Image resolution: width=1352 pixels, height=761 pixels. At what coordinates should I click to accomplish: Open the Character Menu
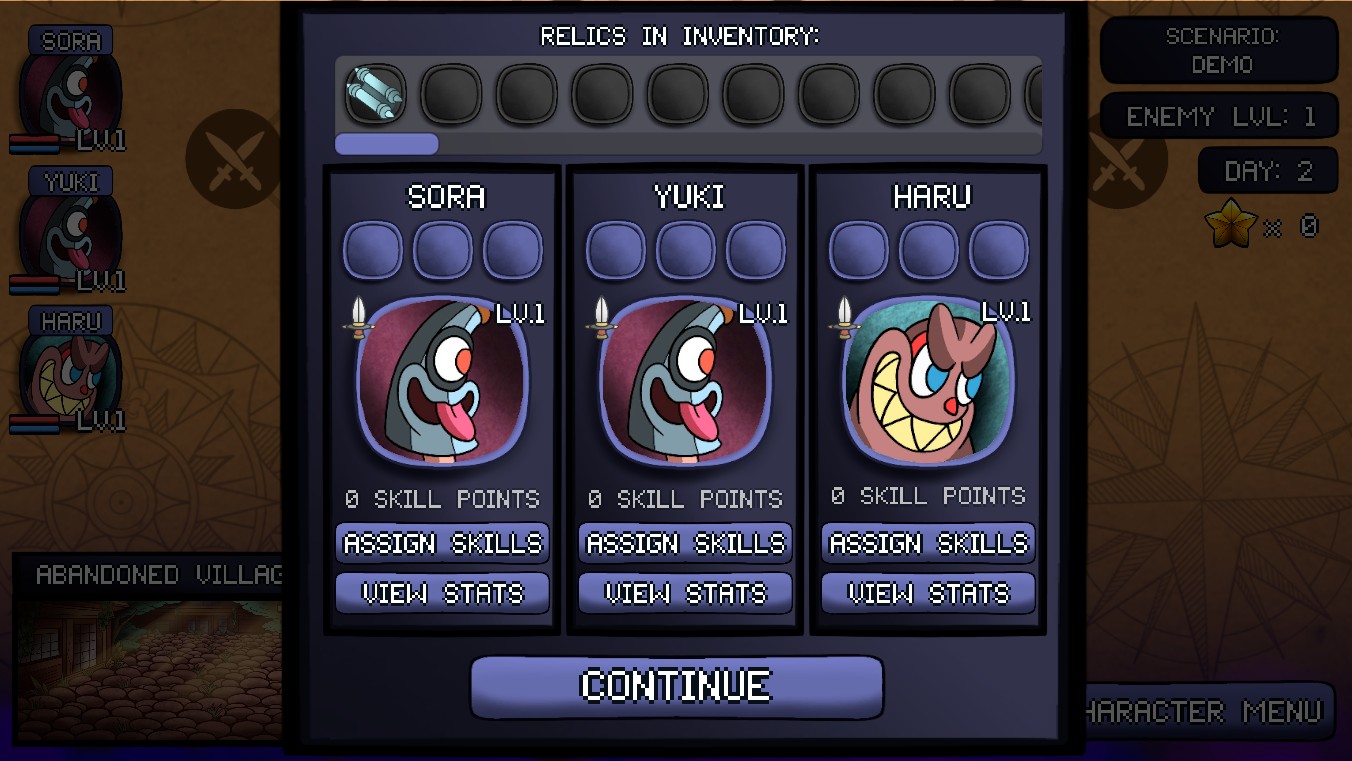[1208, 711]
